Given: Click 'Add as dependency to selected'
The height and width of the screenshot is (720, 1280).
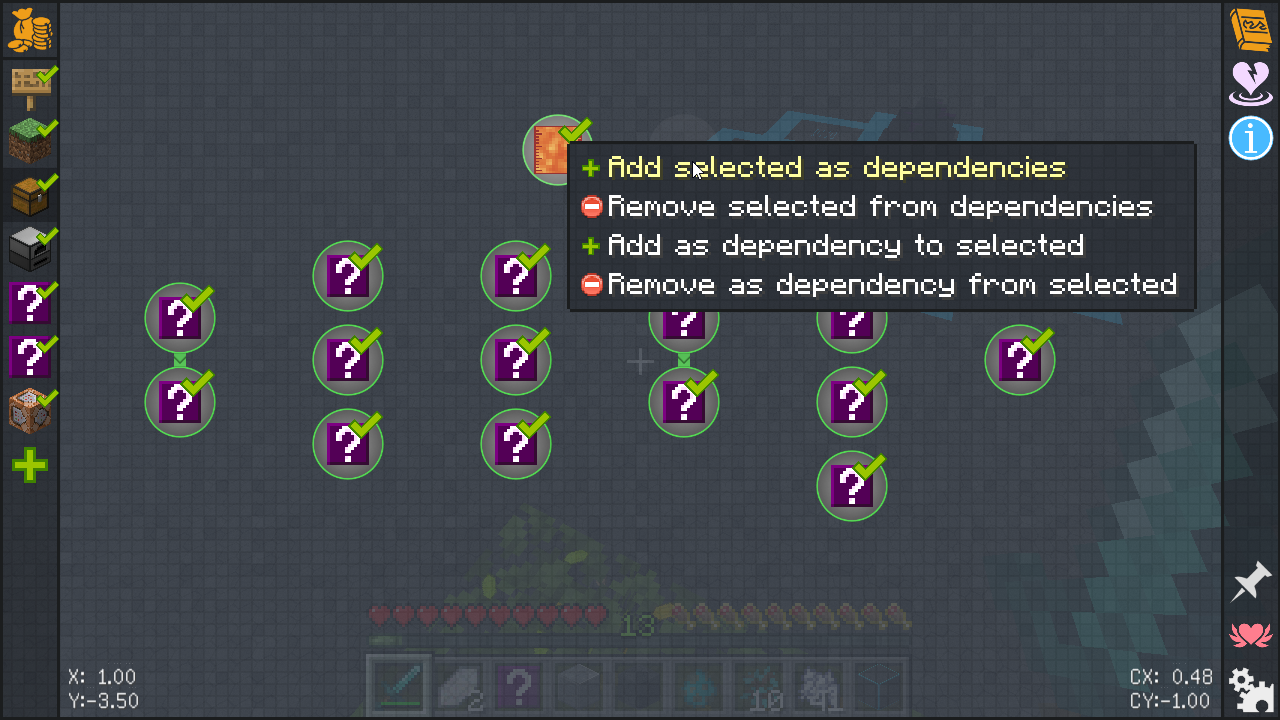Looking at the screenshot, I should point(845,246).
